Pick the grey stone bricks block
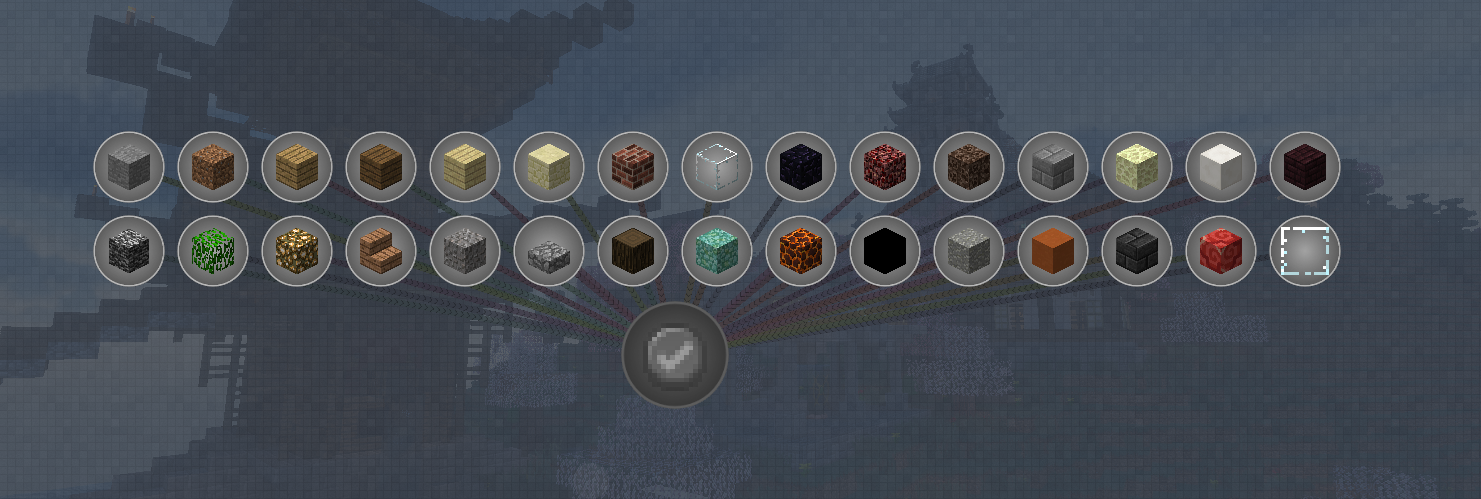Viewport: 1481px width, 499px height. [1053, 167]
